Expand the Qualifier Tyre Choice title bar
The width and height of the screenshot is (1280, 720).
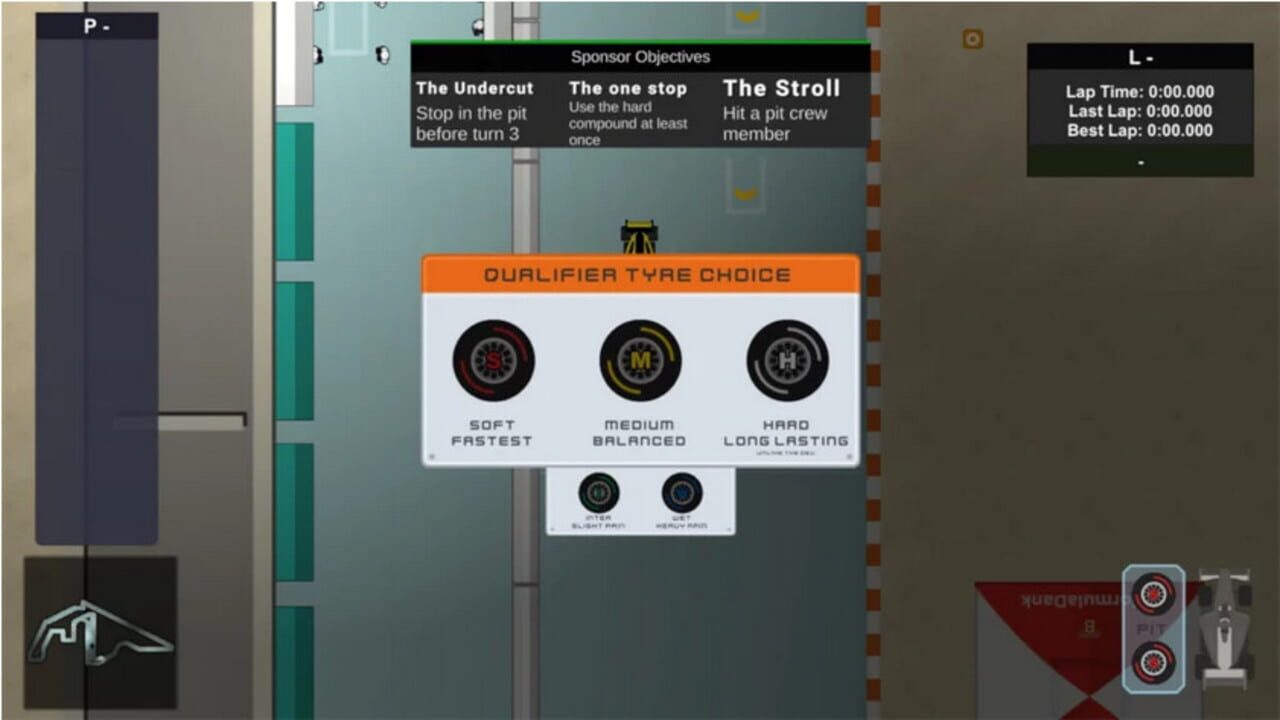click(640, 273)
